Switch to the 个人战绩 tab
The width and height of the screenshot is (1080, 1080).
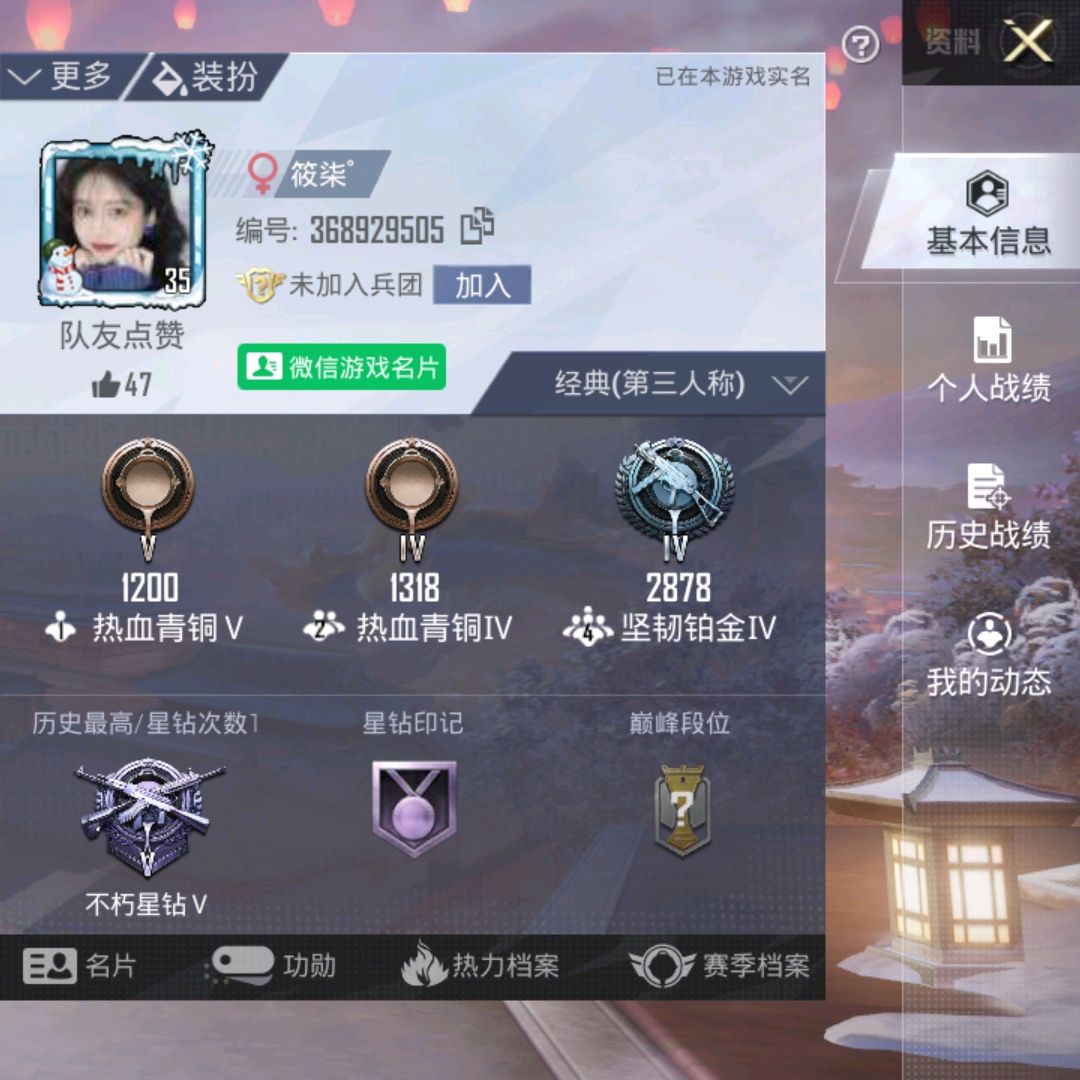point(989,360)
